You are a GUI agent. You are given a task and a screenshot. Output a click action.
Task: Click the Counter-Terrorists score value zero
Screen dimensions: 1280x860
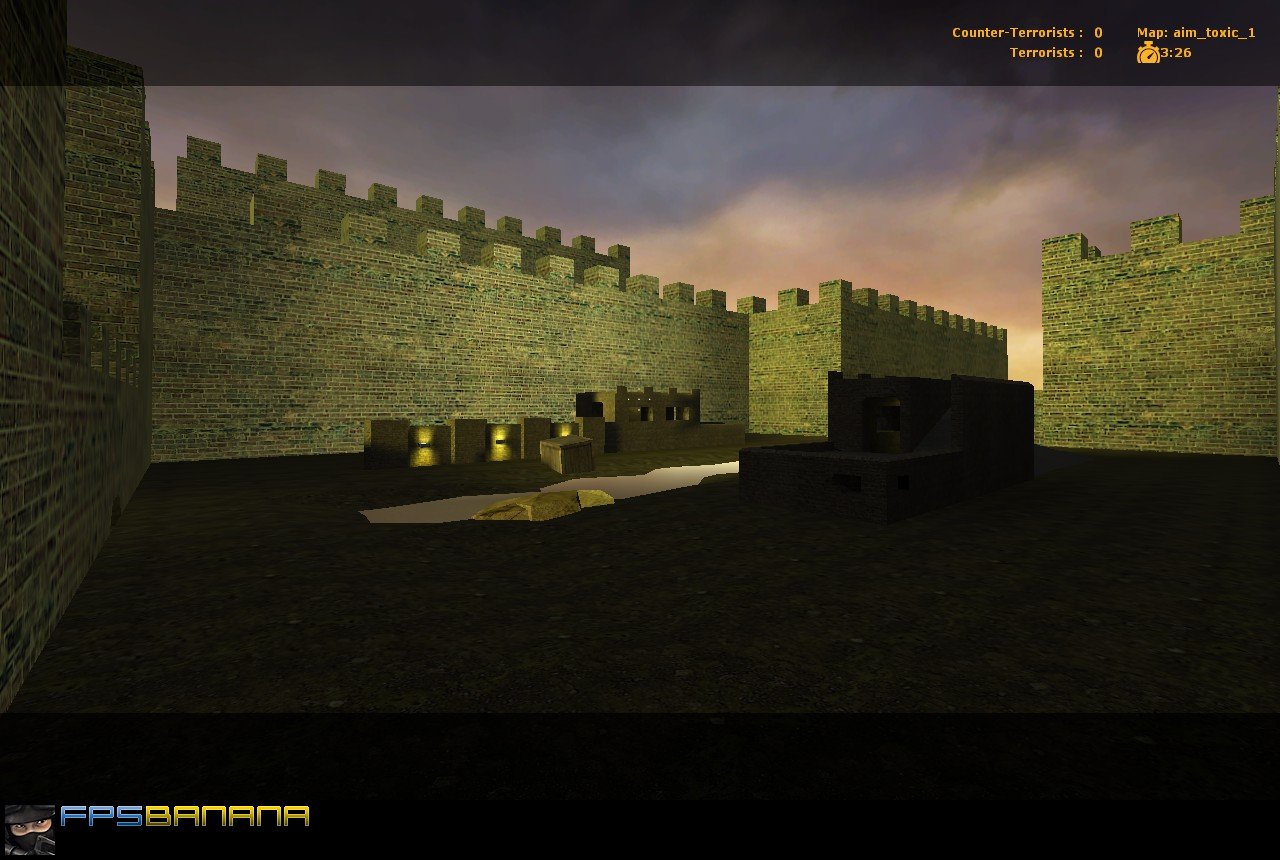coord(1096,32)
